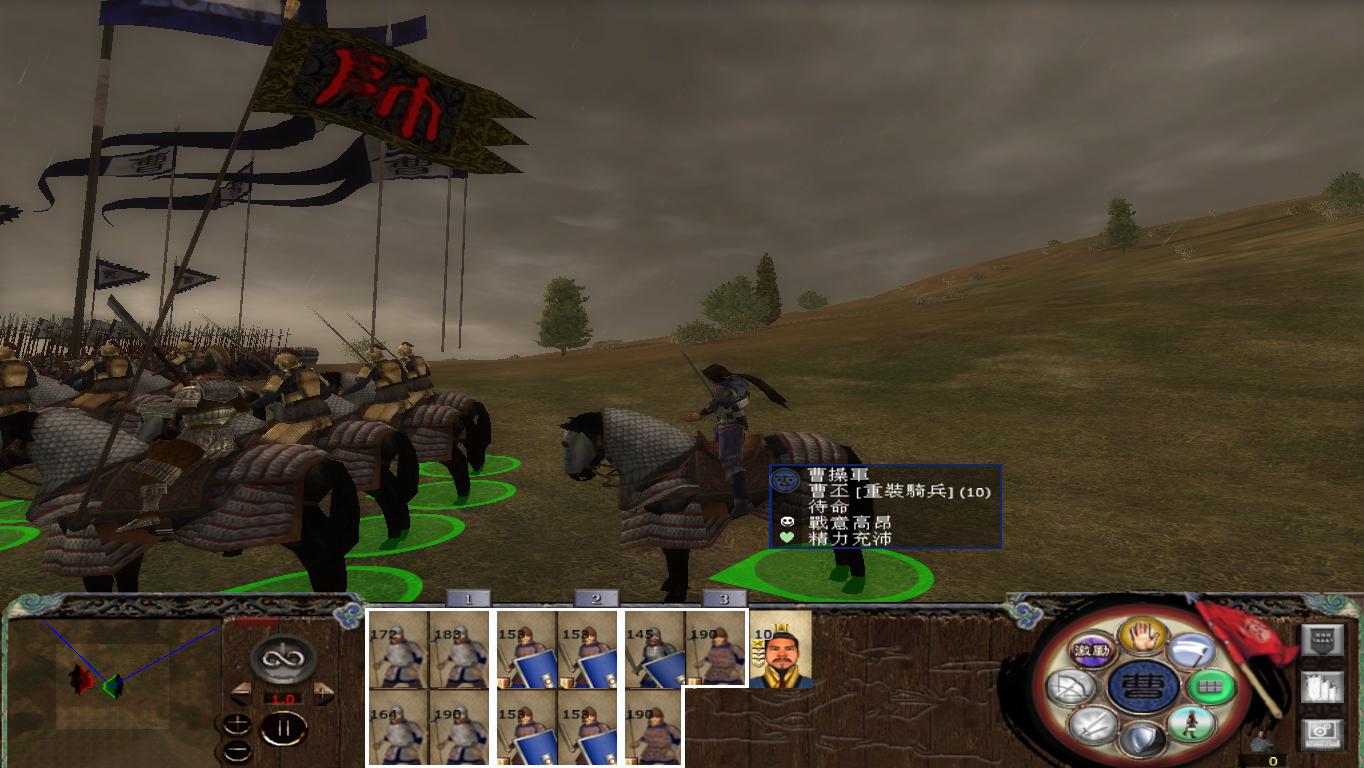Image resolution: width=1364 pixels, height=768 pixels.
Task: Click the scrolls supply icon on the right panel
Action: [x=1322, y=688]
